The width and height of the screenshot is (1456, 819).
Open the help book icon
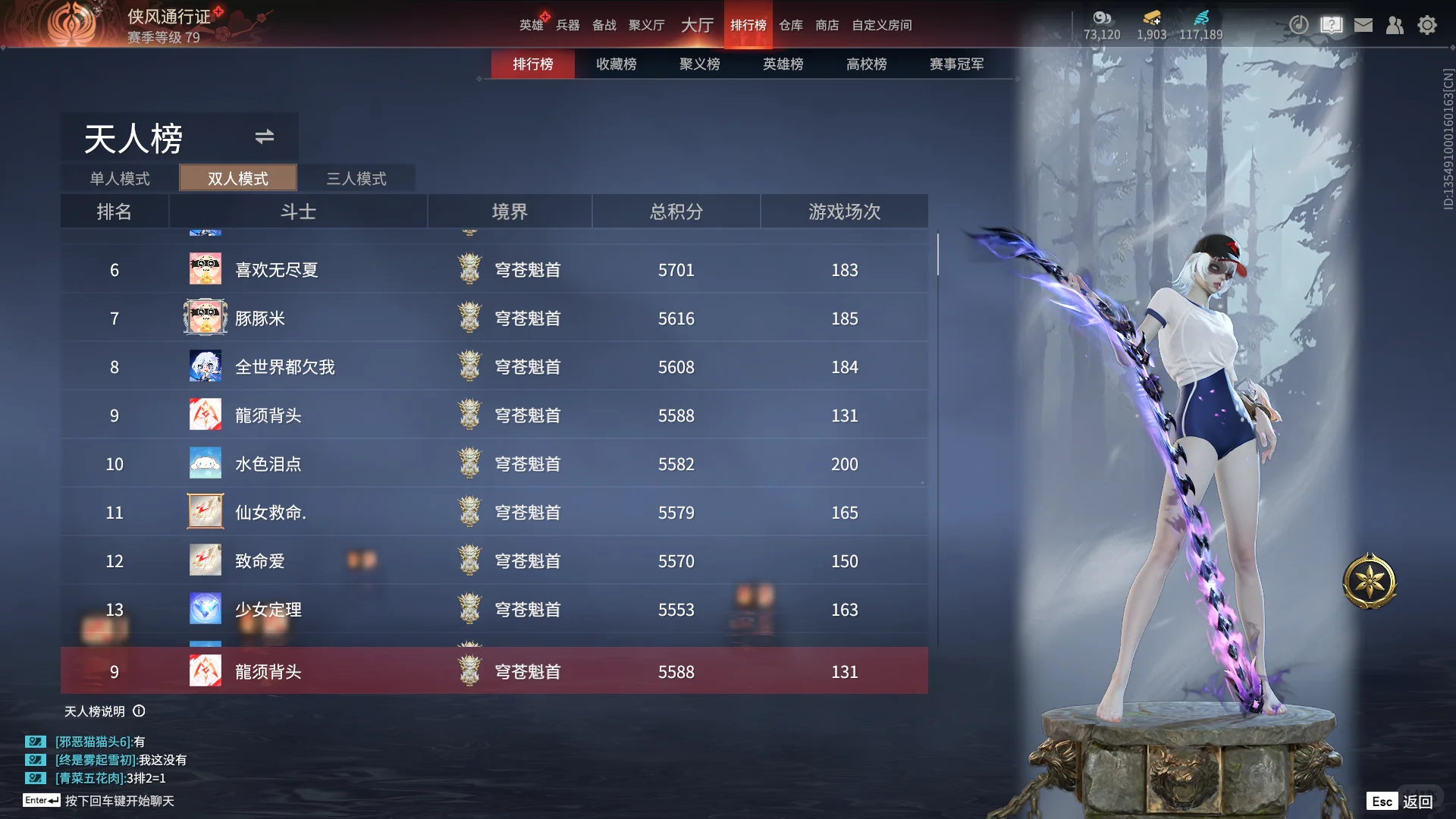coord(1331,25)
